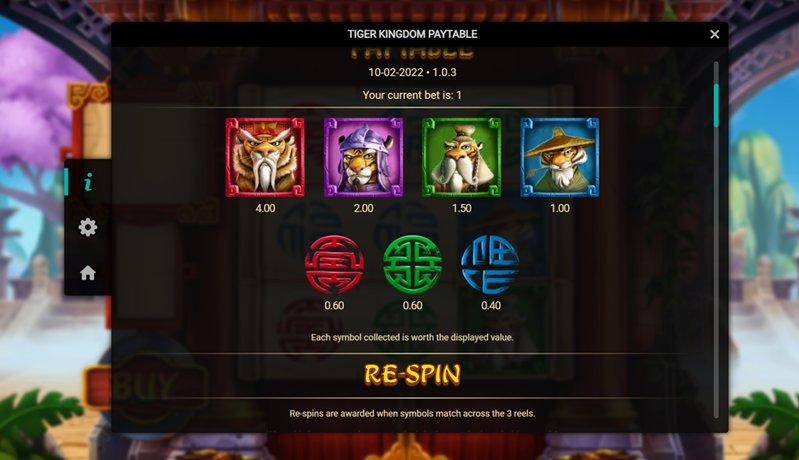Image resolution: width=799 pixels, height=460 pixels.
Task: Open the info paytable tab
Action: (x=88, y=182)
